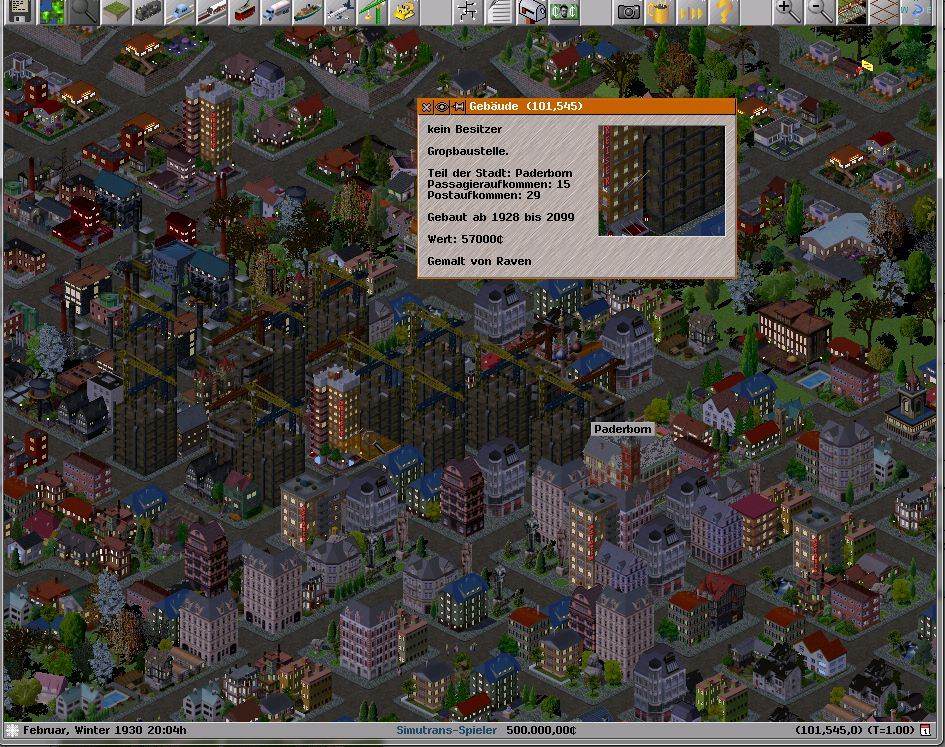Pin the Gebäude window with the pin icon
The width and height of the screenshot is (945, 747).
pos(457,106)
